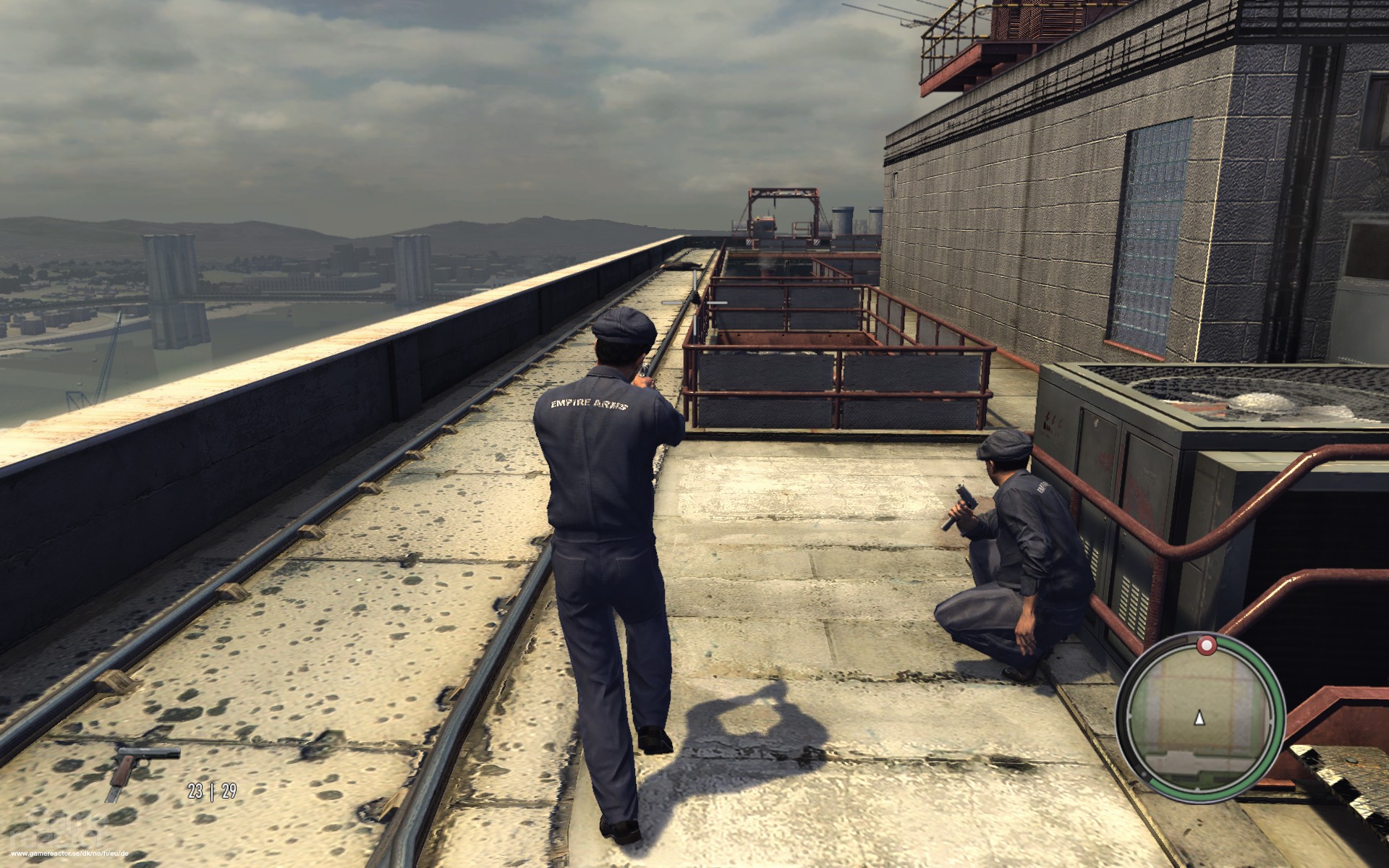Tap the red objective marker atop the minimap
This screenshot has height=868, width=1389.
pos(1207,644)
